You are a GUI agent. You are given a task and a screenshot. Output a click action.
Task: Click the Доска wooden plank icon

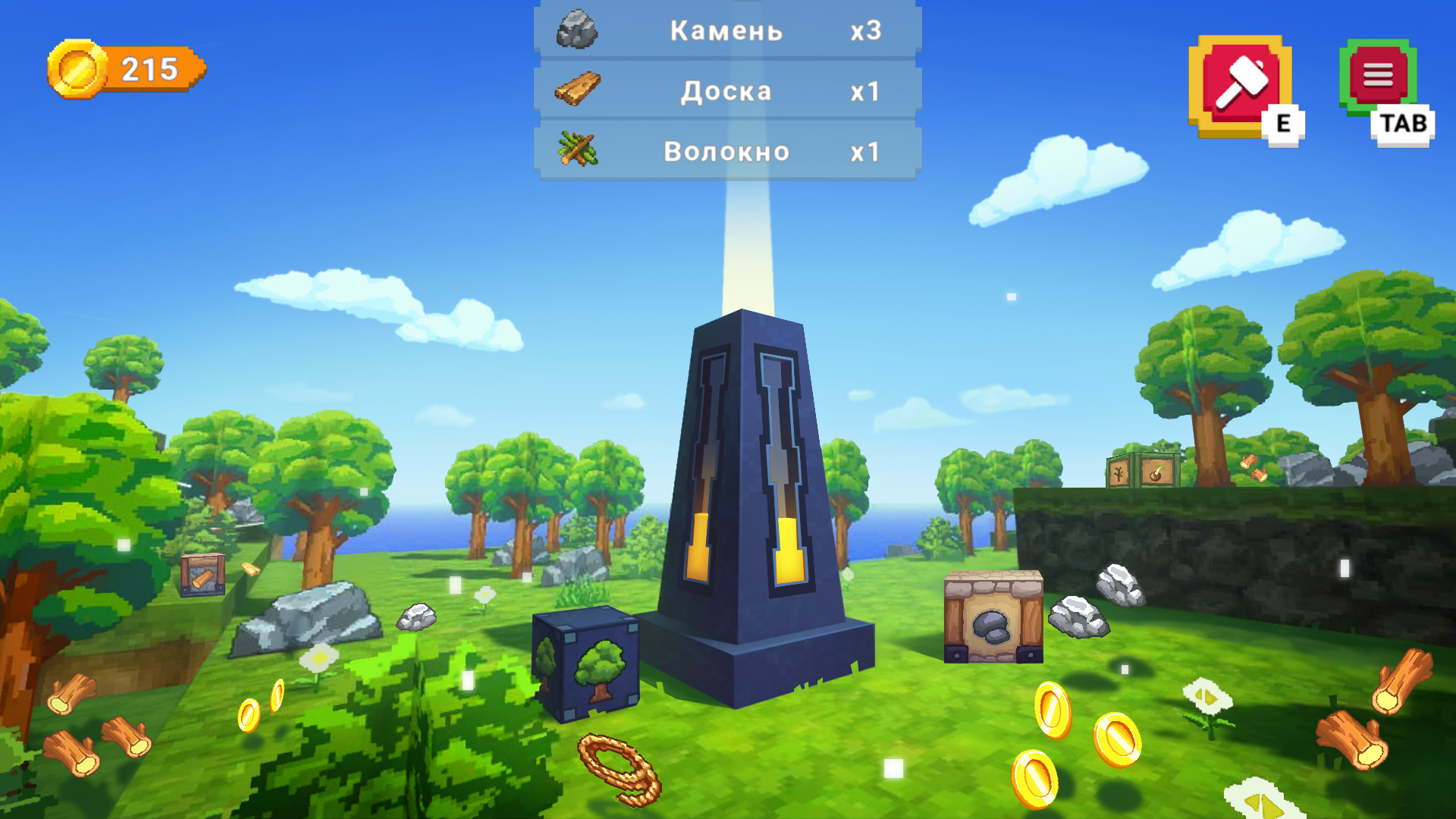coord(576,90)
